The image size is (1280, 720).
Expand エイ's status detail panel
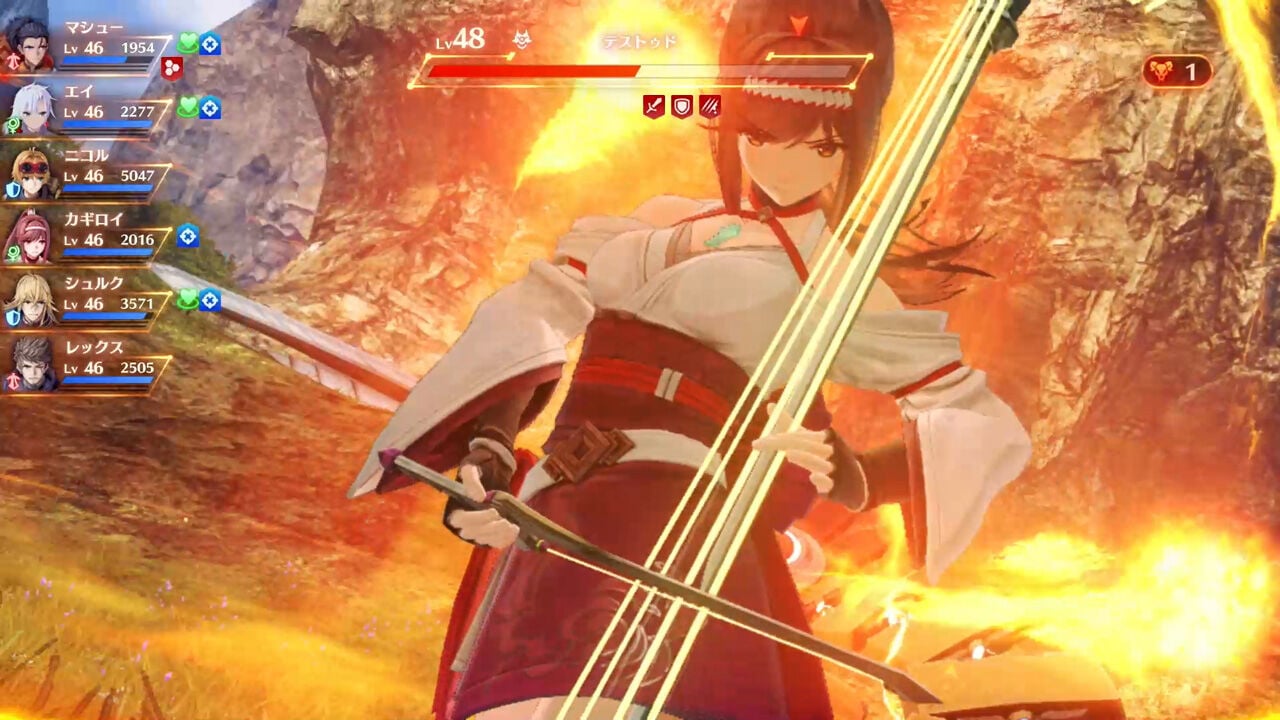coord(100,106)
